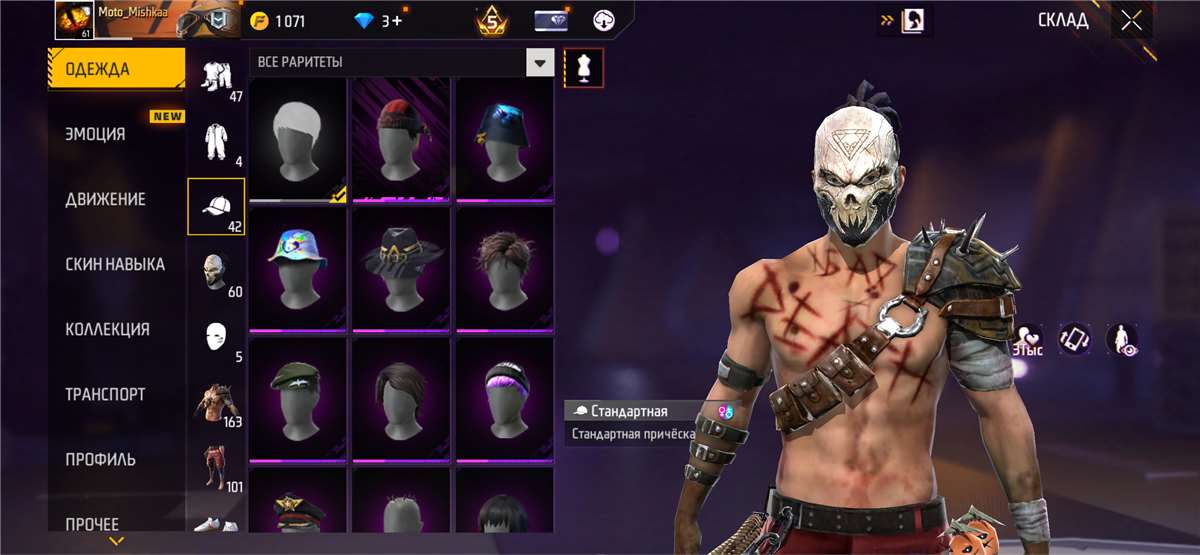1200x555 pixels.
Task: Open the Moto_Mishkaa player profile
Action: click(x=72, y=19)
